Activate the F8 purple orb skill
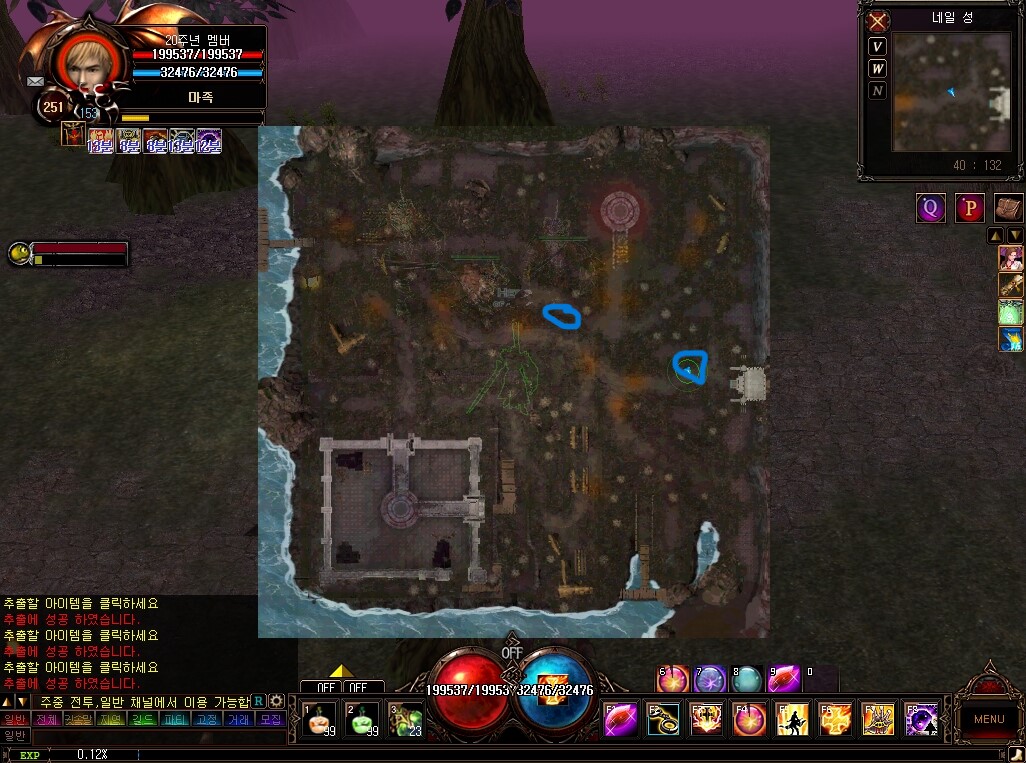Viewport: 1026px width, 763px height. click(921, 720)
